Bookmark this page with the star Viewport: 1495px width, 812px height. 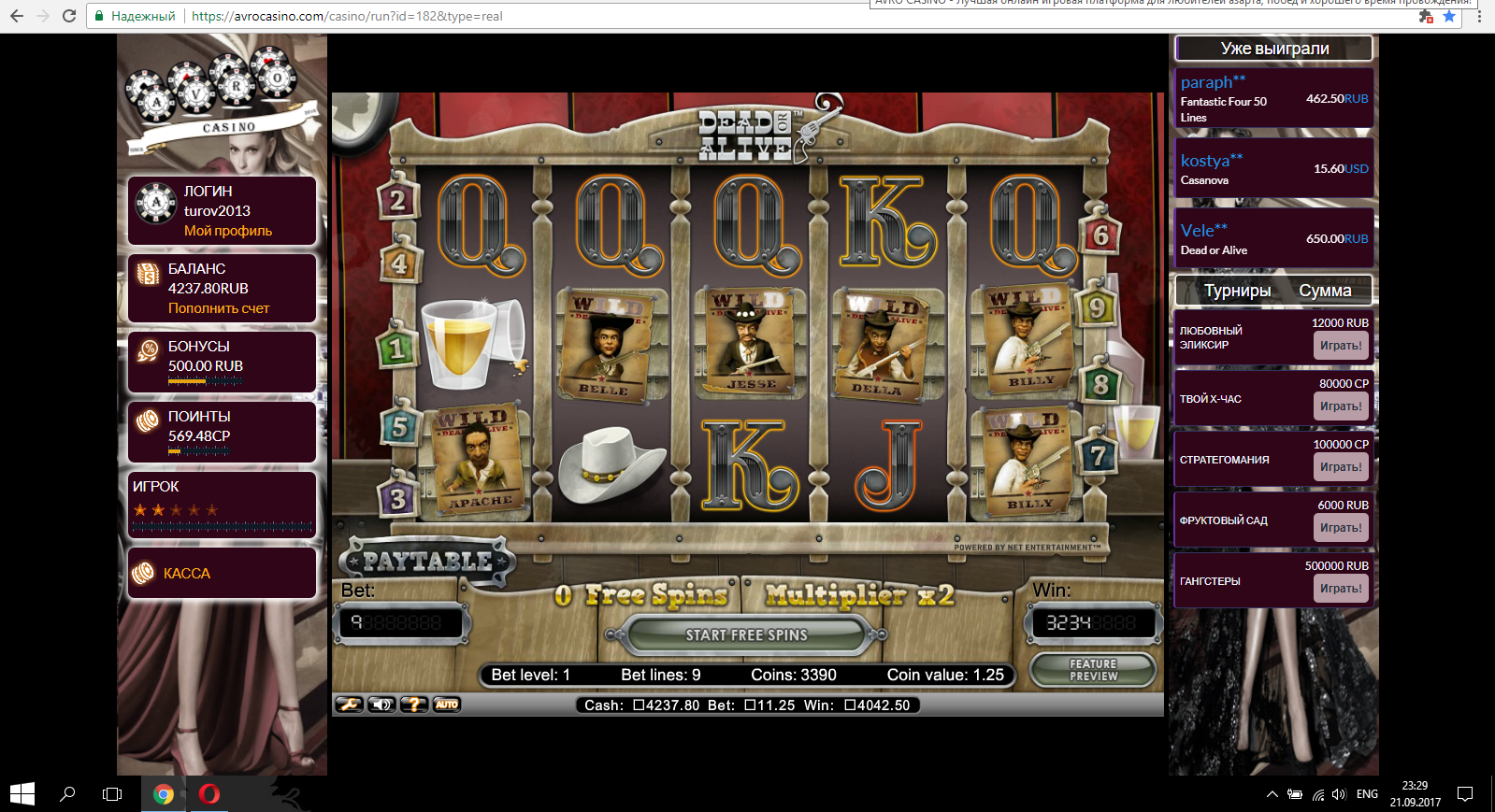coord(1449,16)
